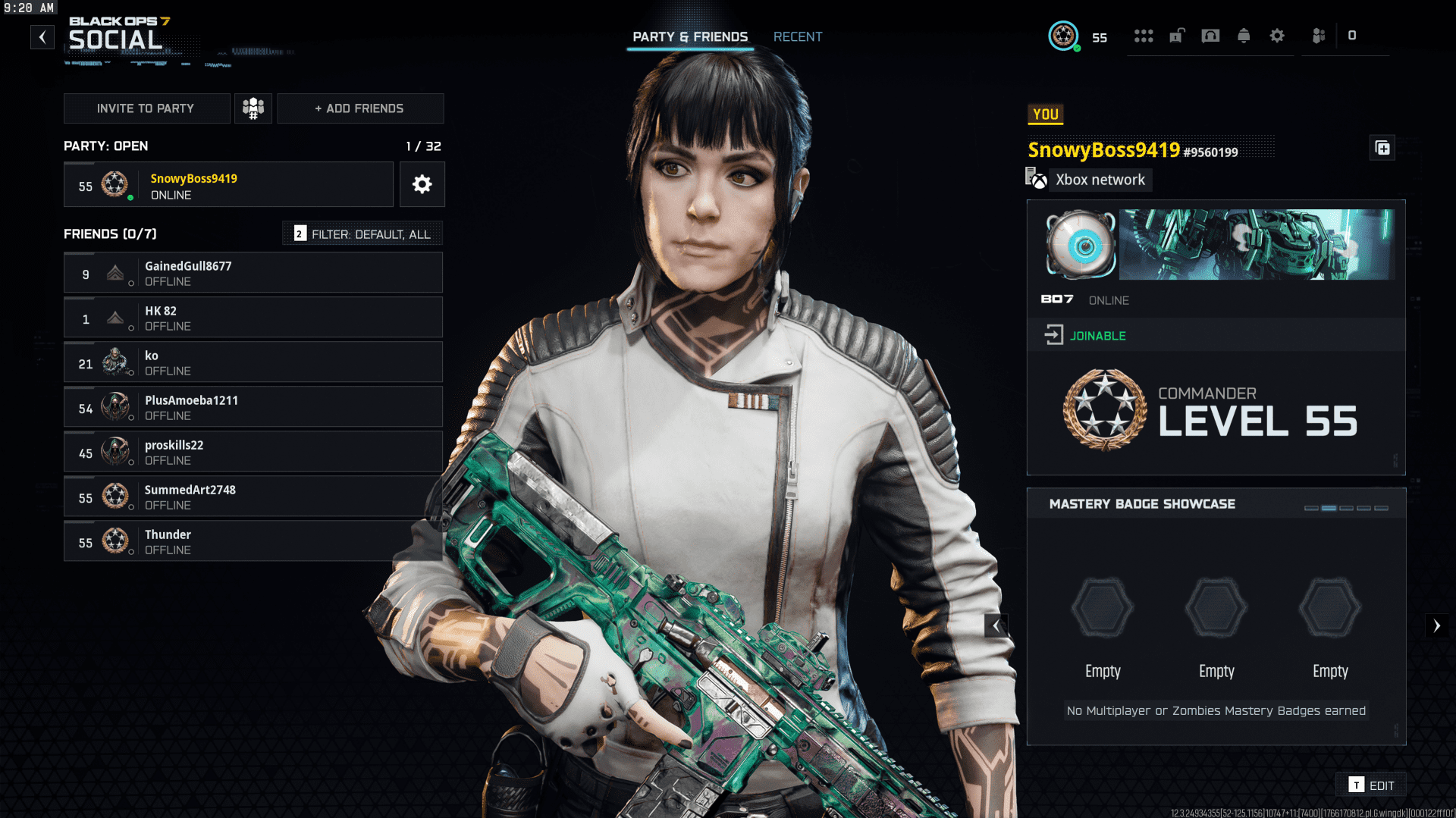Screen dimensions: 1456x818
Task: Open SummedArt2748's friend entry
Action: pos(253,497)
